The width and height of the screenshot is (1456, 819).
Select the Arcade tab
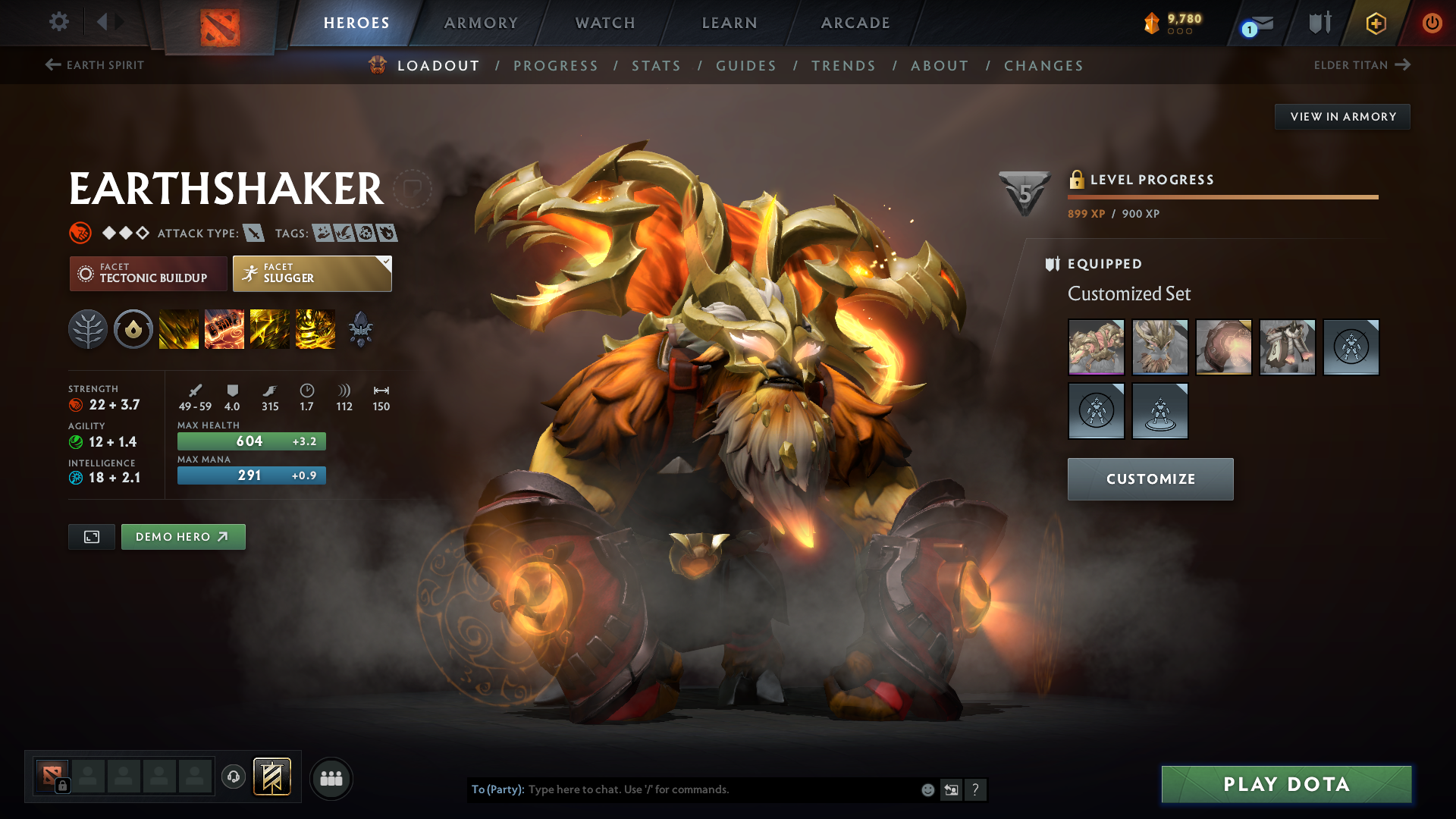[855, 23]
